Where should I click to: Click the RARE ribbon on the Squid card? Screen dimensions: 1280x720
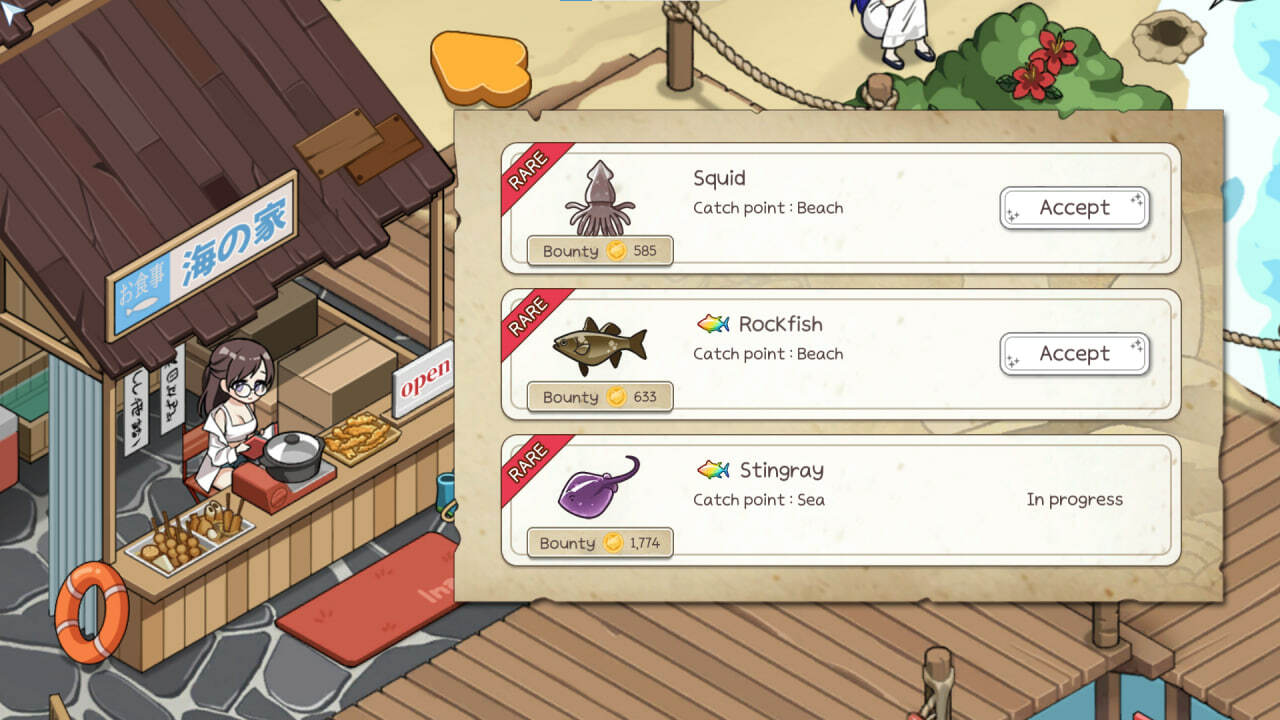point(528,167)
